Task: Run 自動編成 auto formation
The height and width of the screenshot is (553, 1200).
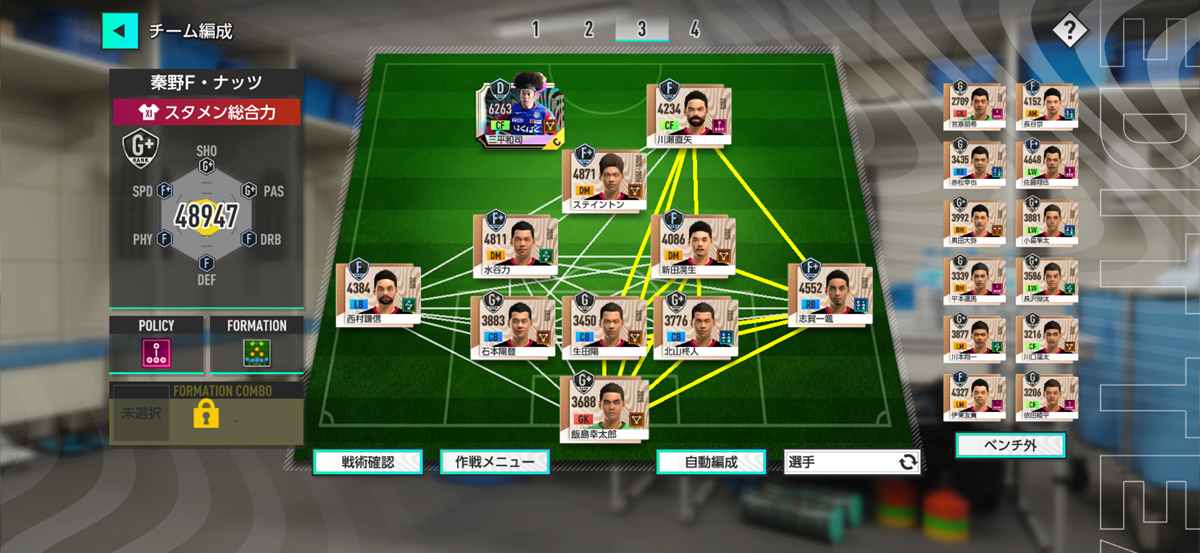Action: [711, 462]
